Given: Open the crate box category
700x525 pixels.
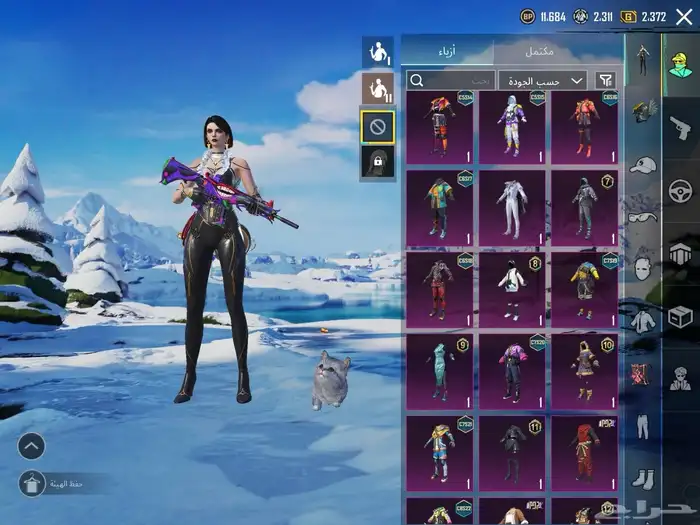Looking at the screenshot, I should [x=680, y=318].
